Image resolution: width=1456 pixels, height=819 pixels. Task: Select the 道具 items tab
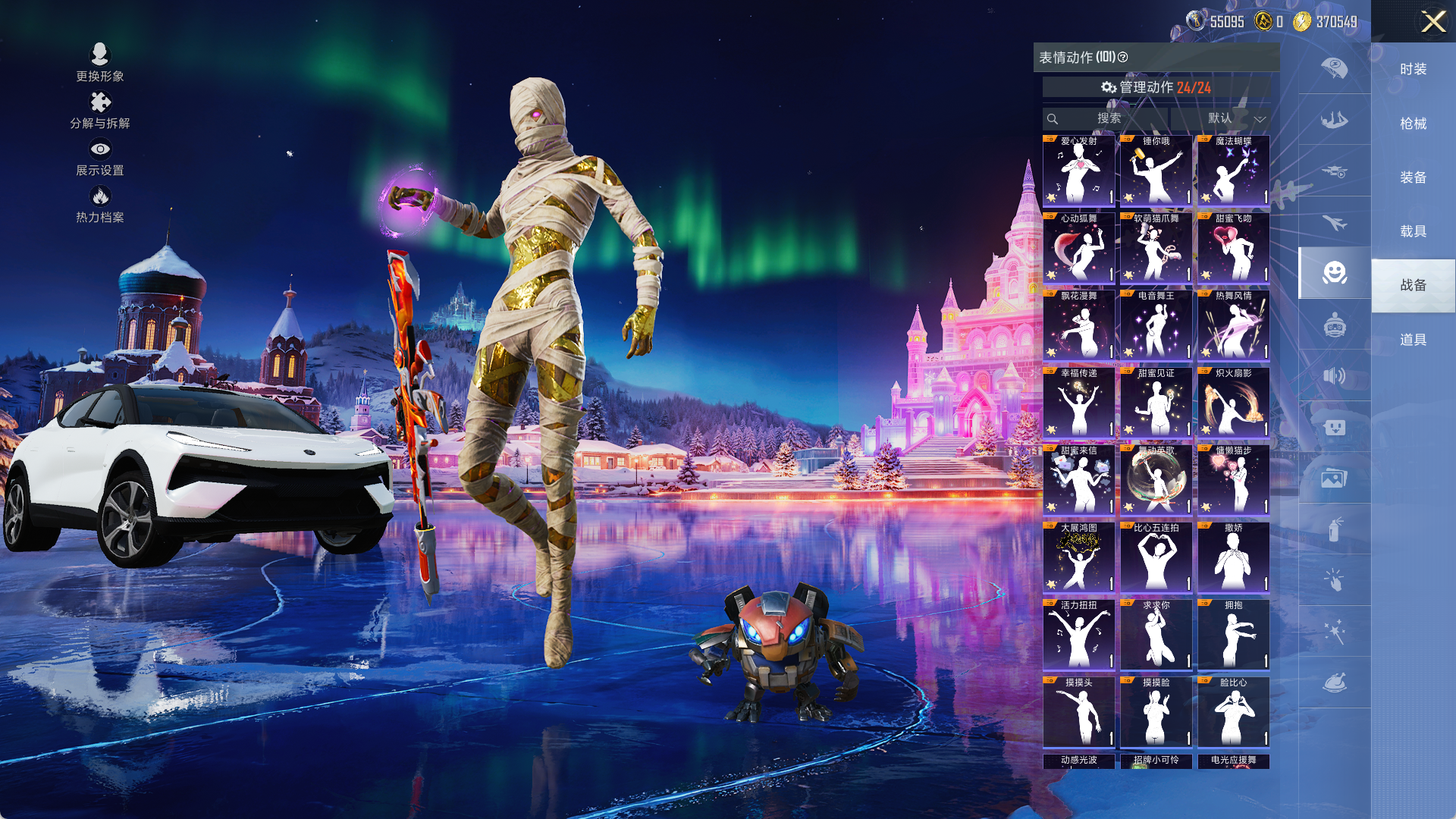coord(1413,339)
